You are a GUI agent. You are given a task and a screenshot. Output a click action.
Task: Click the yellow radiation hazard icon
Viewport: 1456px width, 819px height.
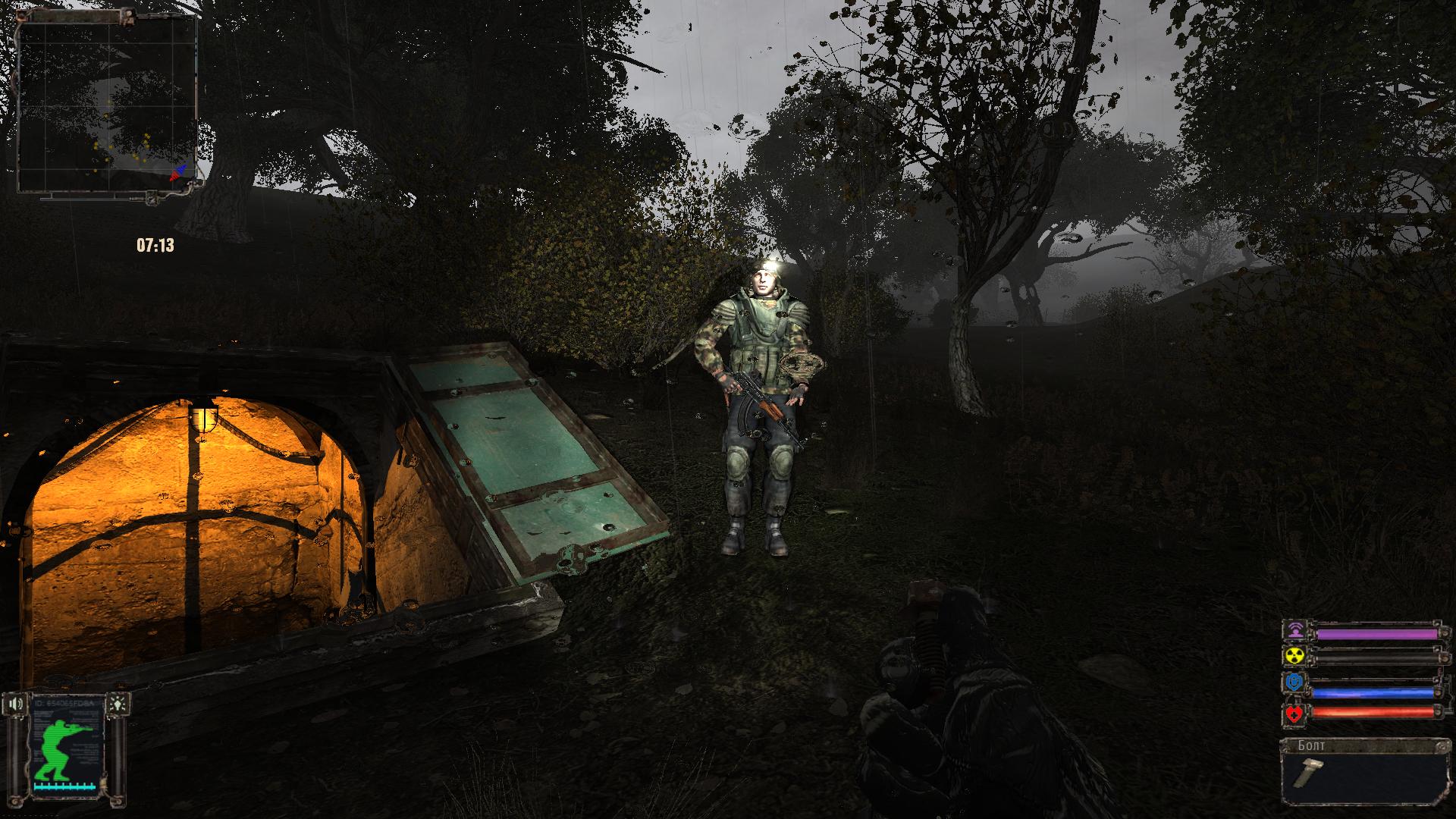1294,656
